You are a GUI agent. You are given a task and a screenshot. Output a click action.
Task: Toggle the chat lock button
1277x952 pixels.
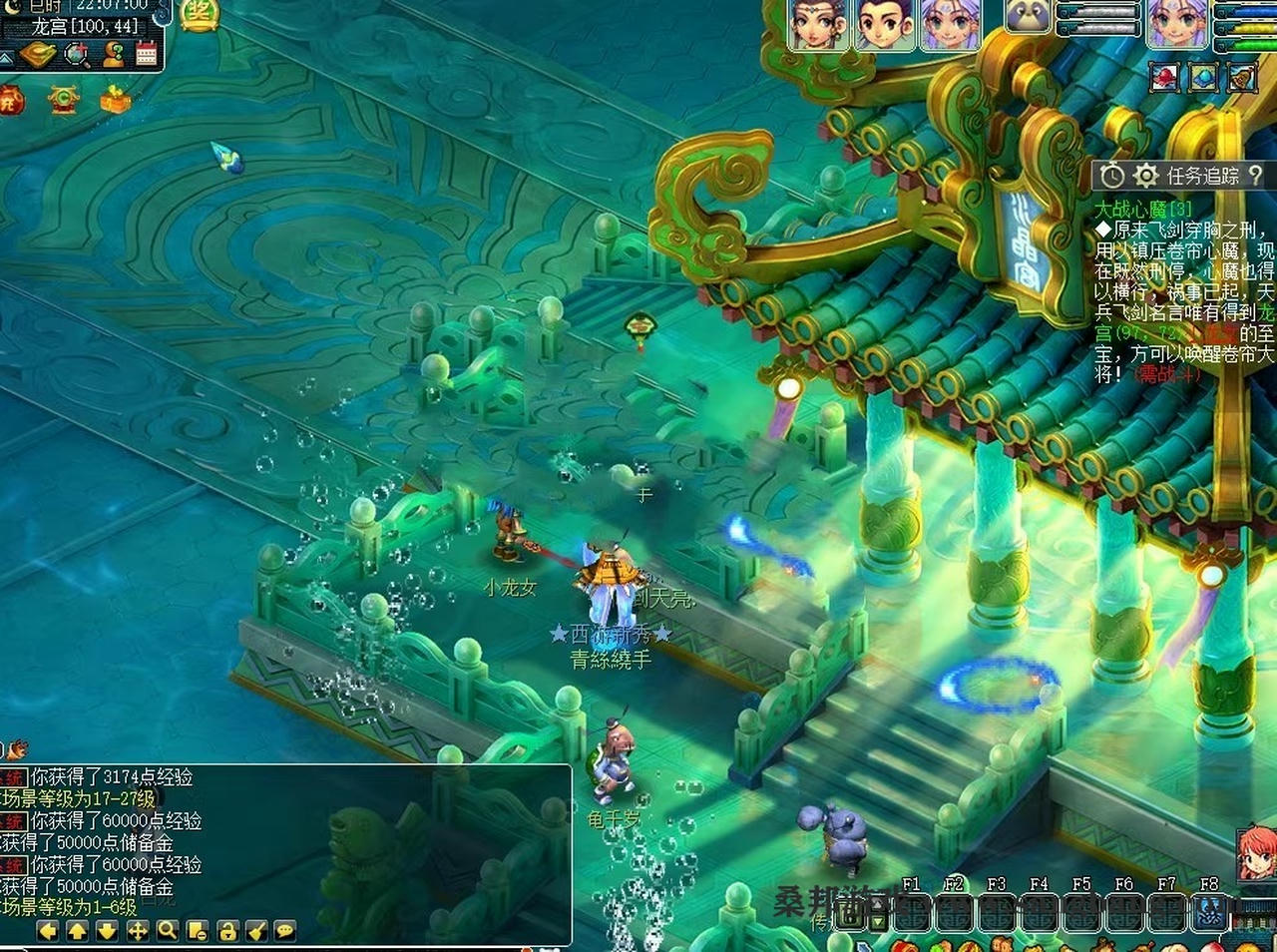pos(227,931)
